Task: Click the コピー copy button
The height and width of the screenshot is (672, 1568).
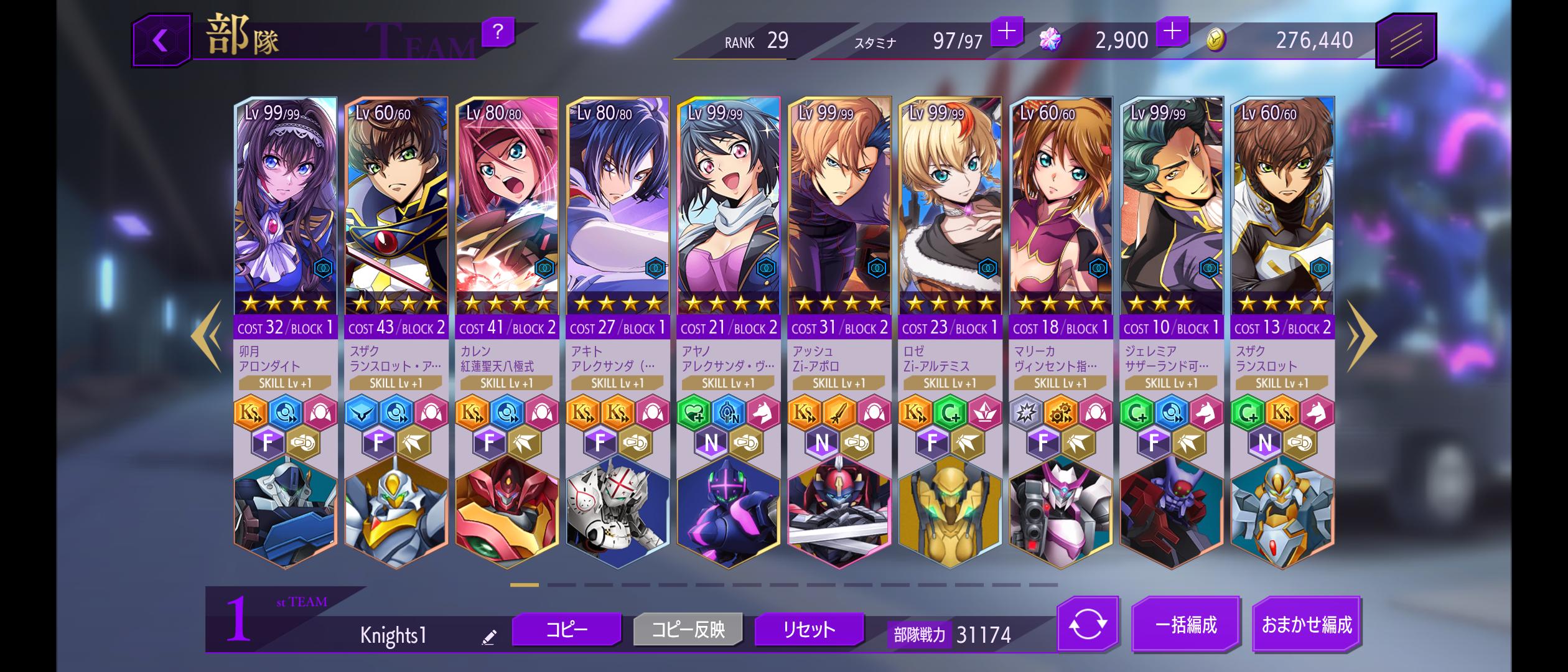Action: [x=566, y=630]
